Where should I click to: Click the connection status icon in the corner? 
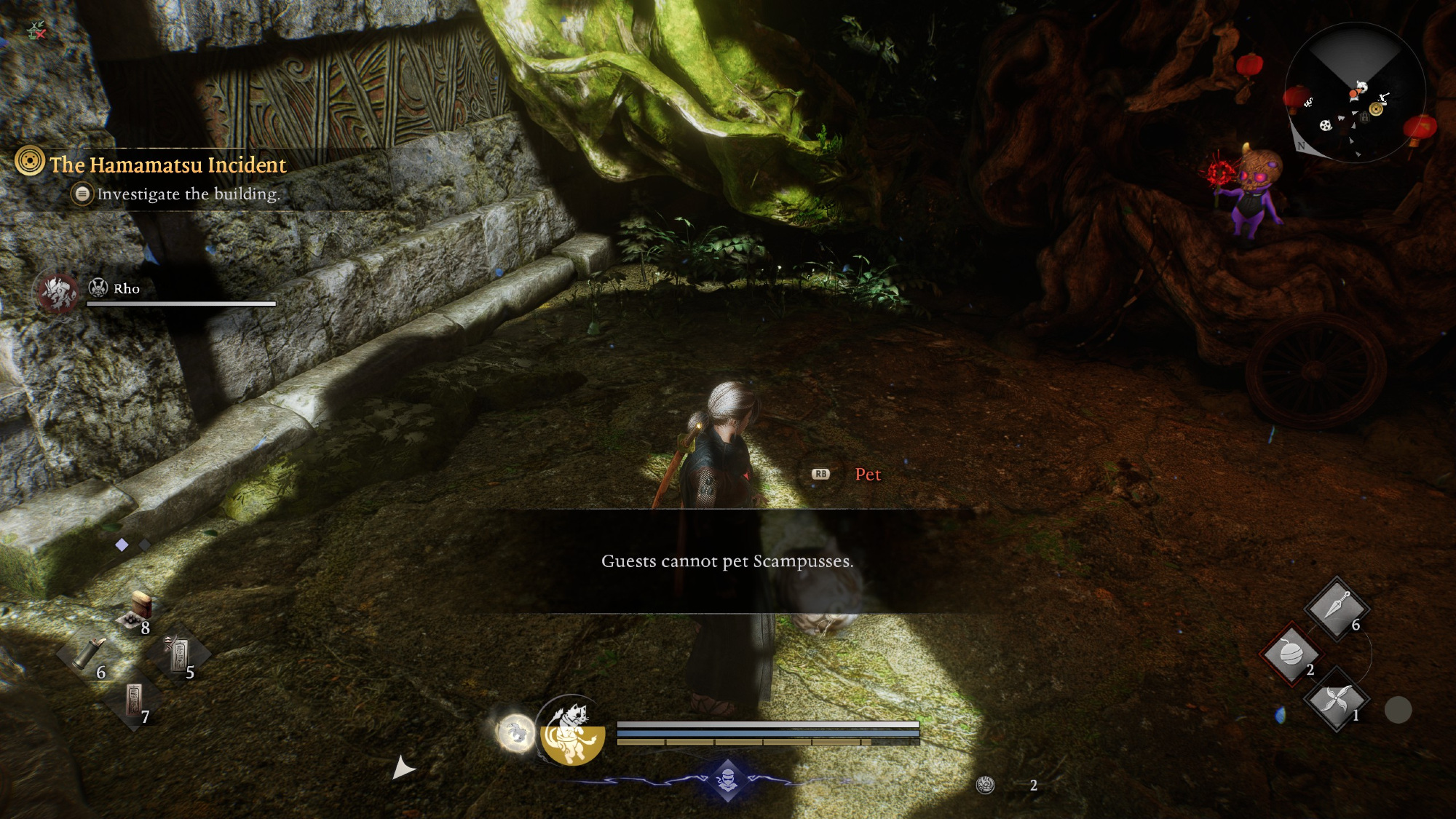pos(36,30)
